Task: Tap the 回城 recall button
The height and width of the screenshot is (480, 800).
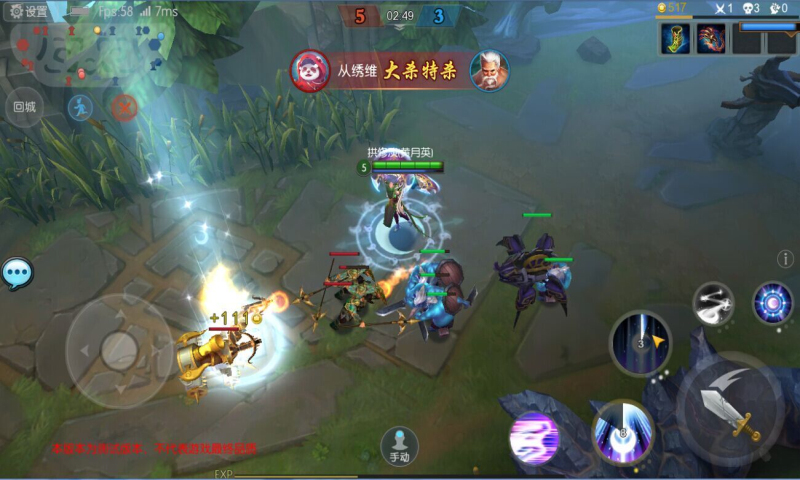Action: (x=23, y=106)
